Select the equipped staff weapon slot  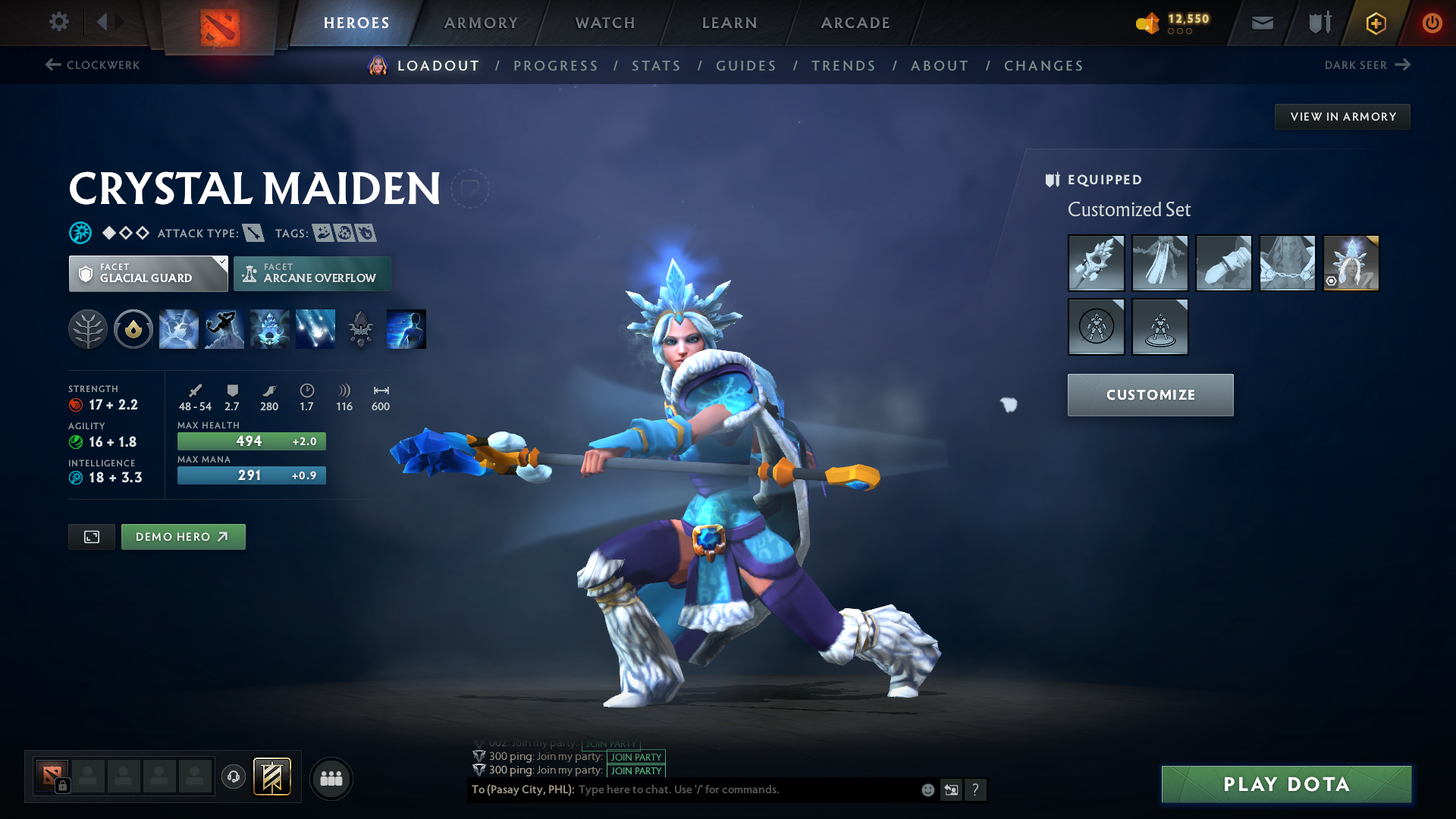click(x=1096, y=263)
